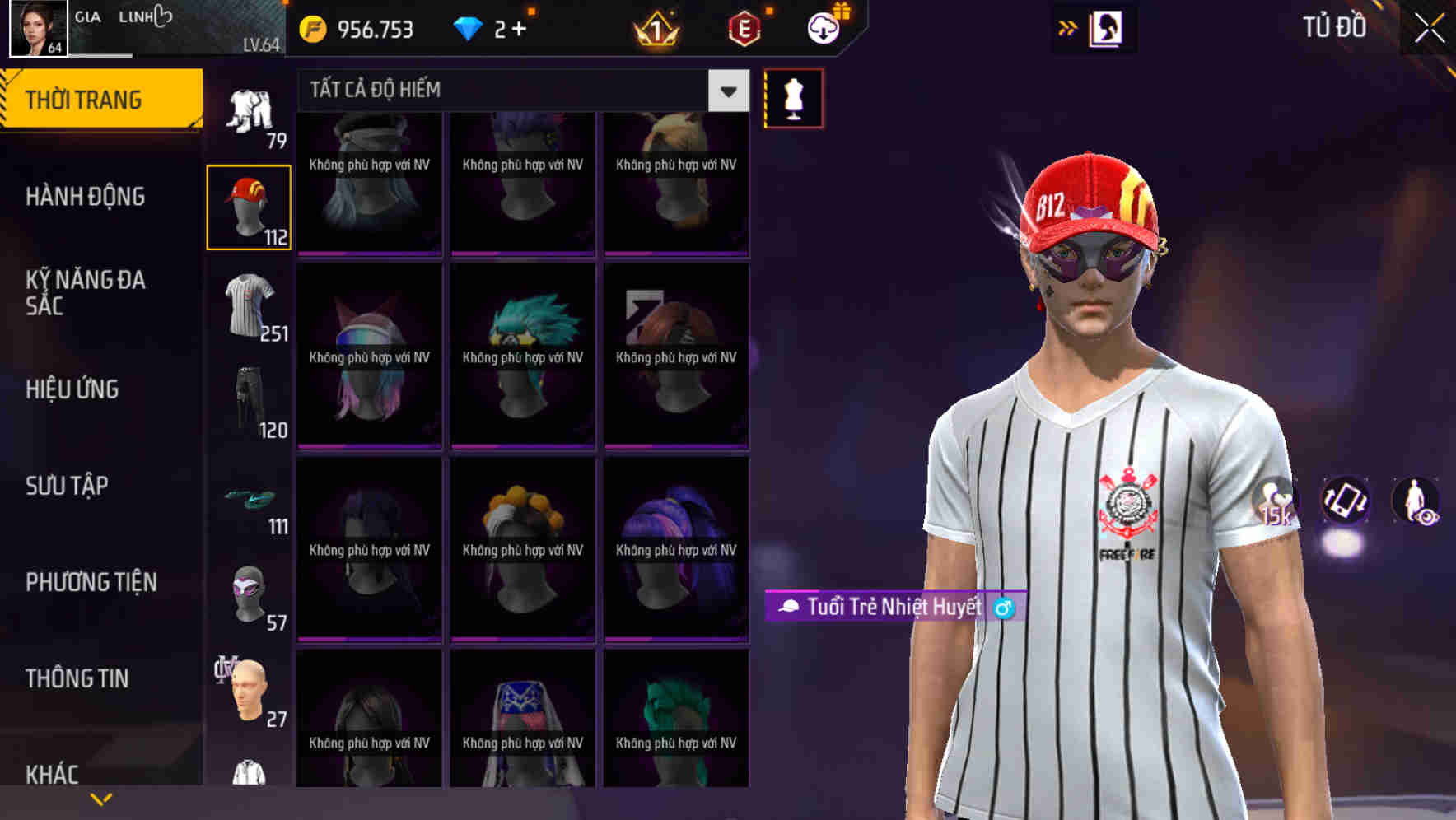Image resolution: width=1456 pixels, height=820 pixels.
Task: Toggle the mannequin preview display
Action: pos(793,97)
